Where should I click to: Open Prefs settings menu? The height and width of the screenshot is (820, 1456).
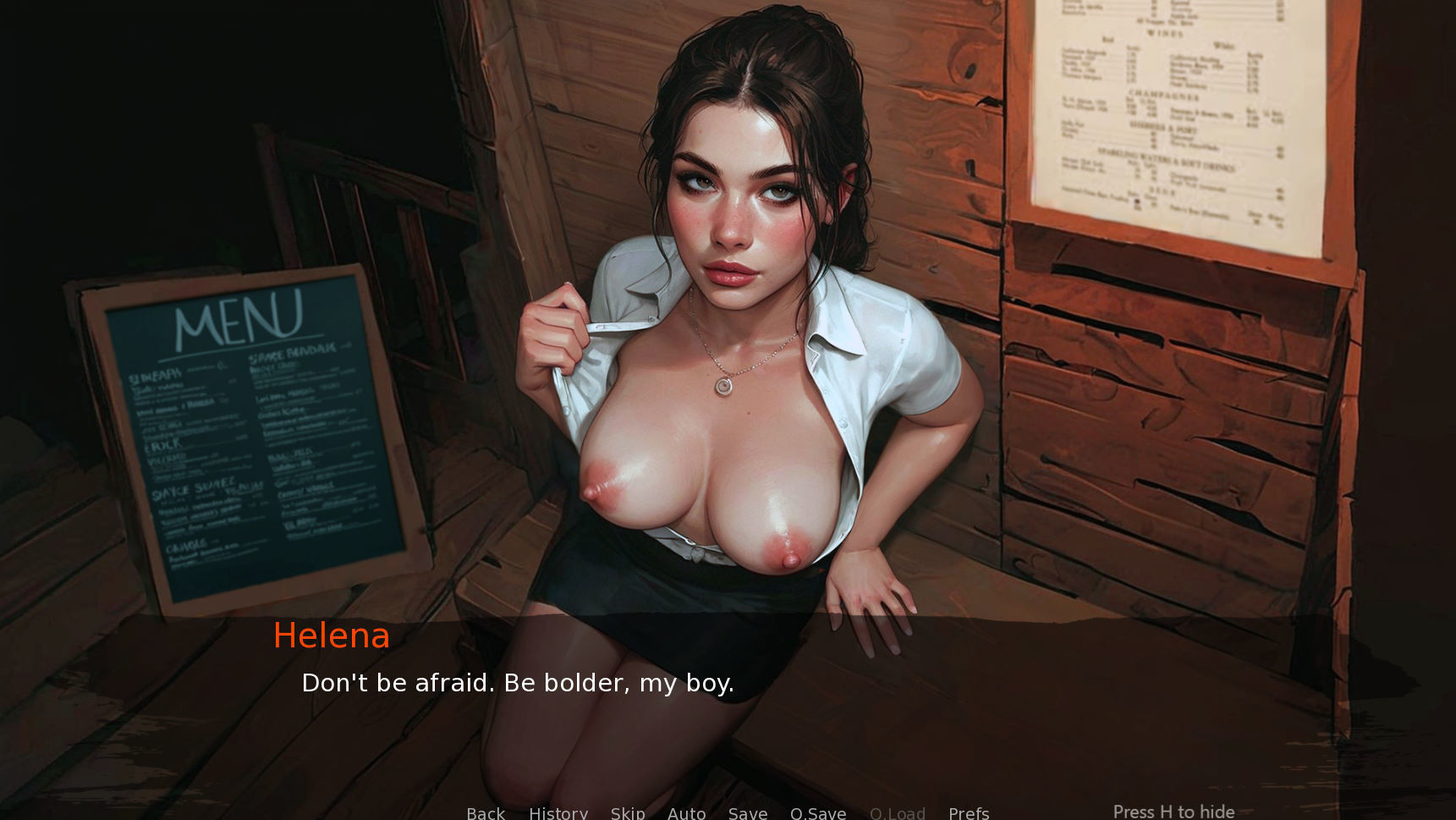[969, 812]
